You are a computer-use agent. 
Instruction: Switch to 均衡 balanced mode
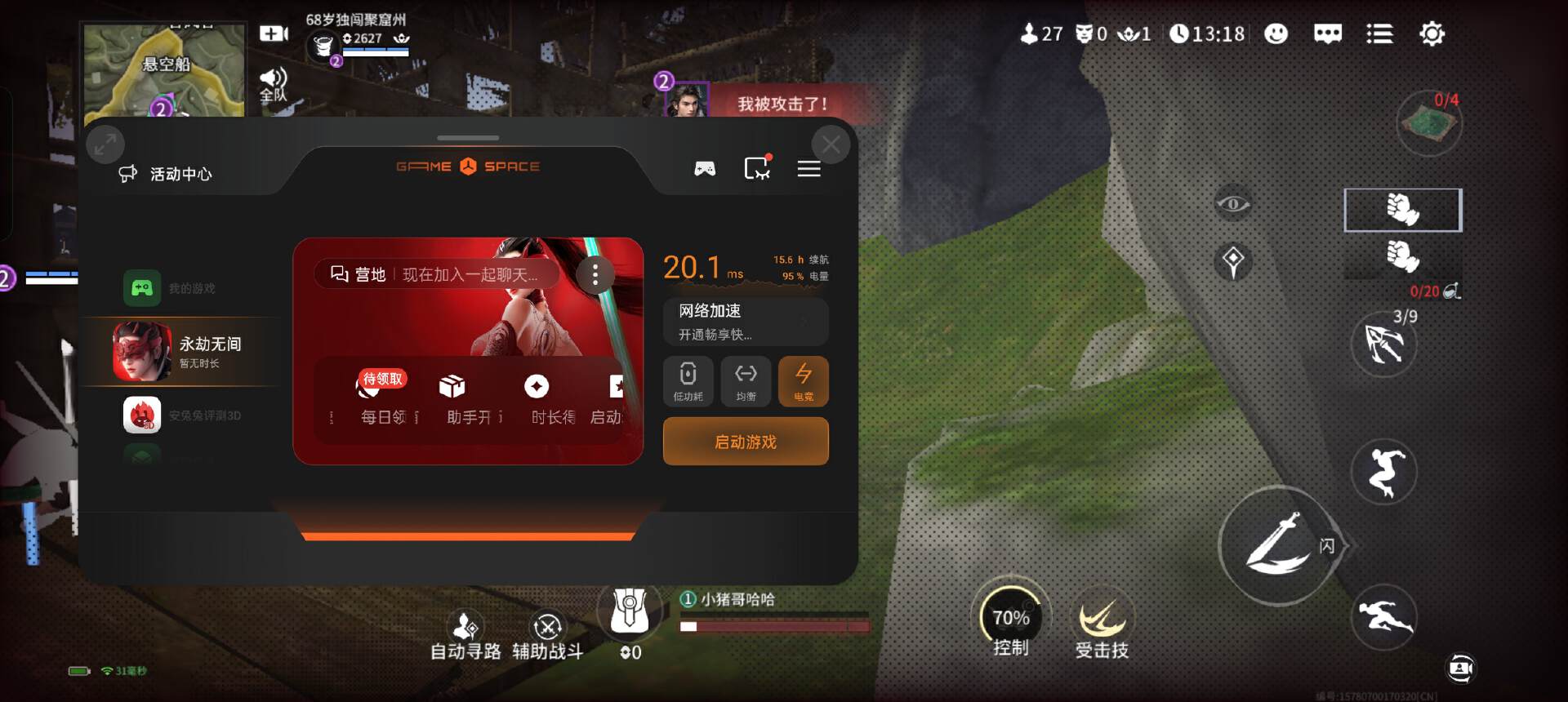click(746, 381)
